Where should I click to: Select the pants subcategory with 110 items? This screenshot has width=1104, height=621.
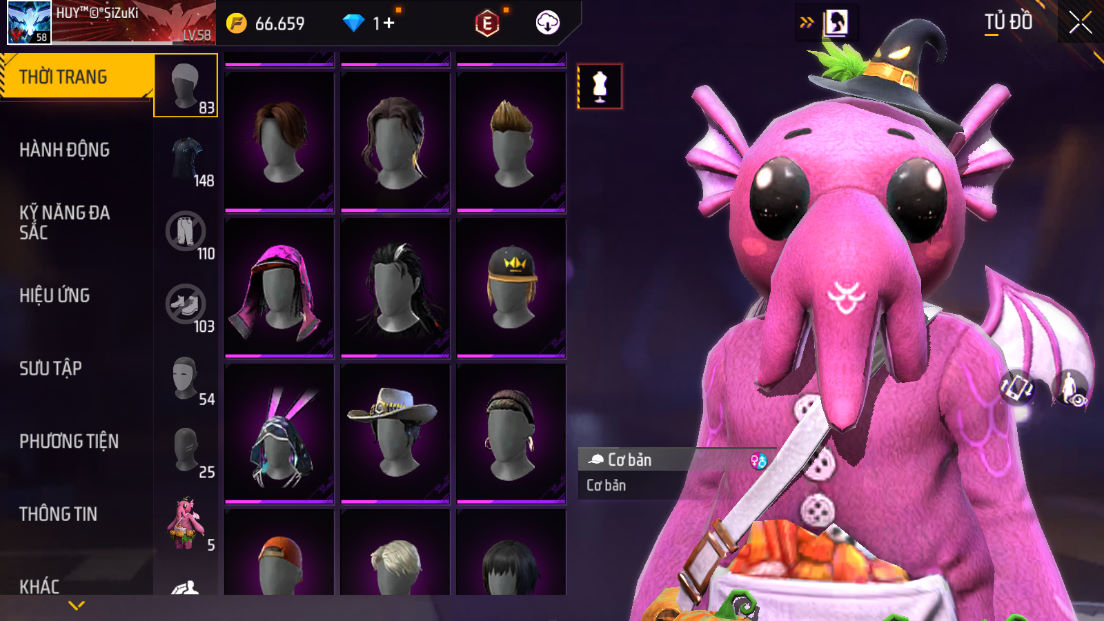click(x=187, y=232)
